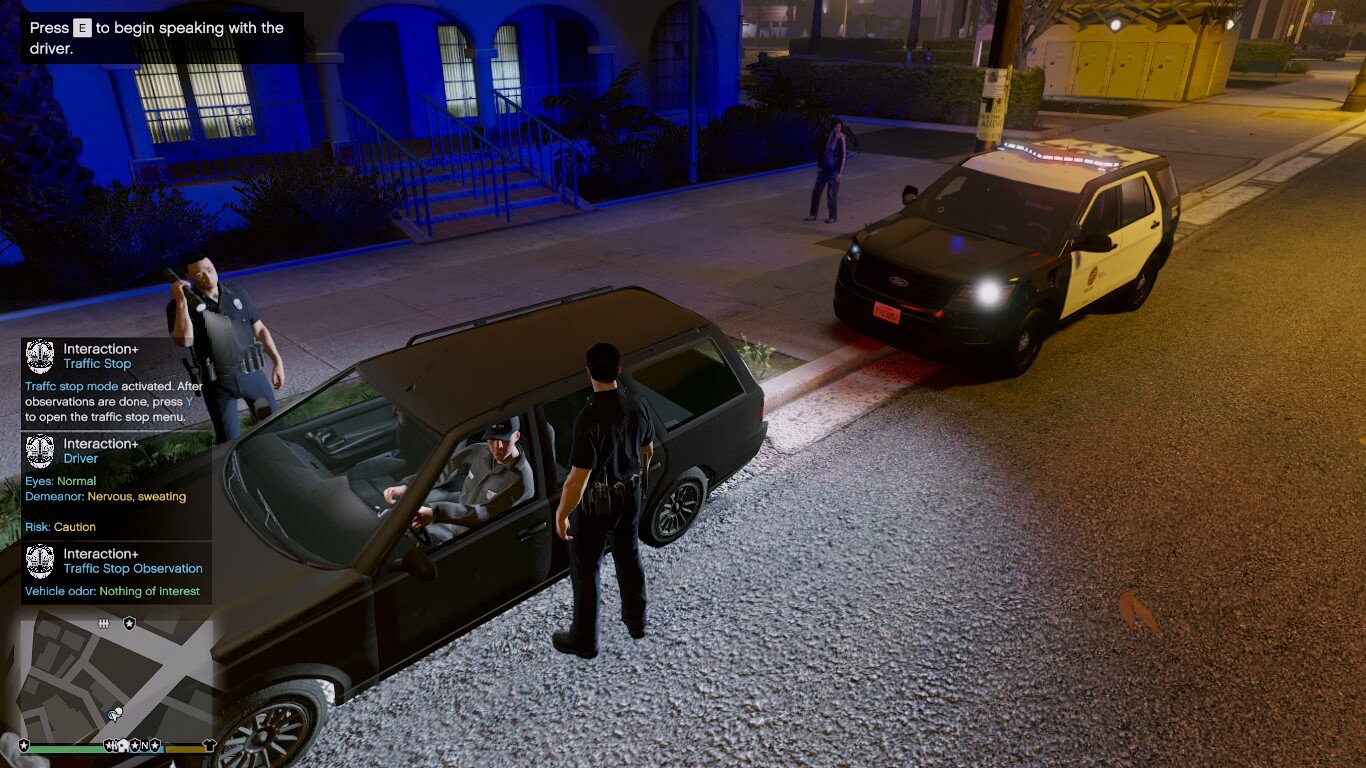The width and height of the screenshot is (1366, 768).
Task: Select the Traffic Stop Observation vehicle odor notification
Action: tap(115, 573)
